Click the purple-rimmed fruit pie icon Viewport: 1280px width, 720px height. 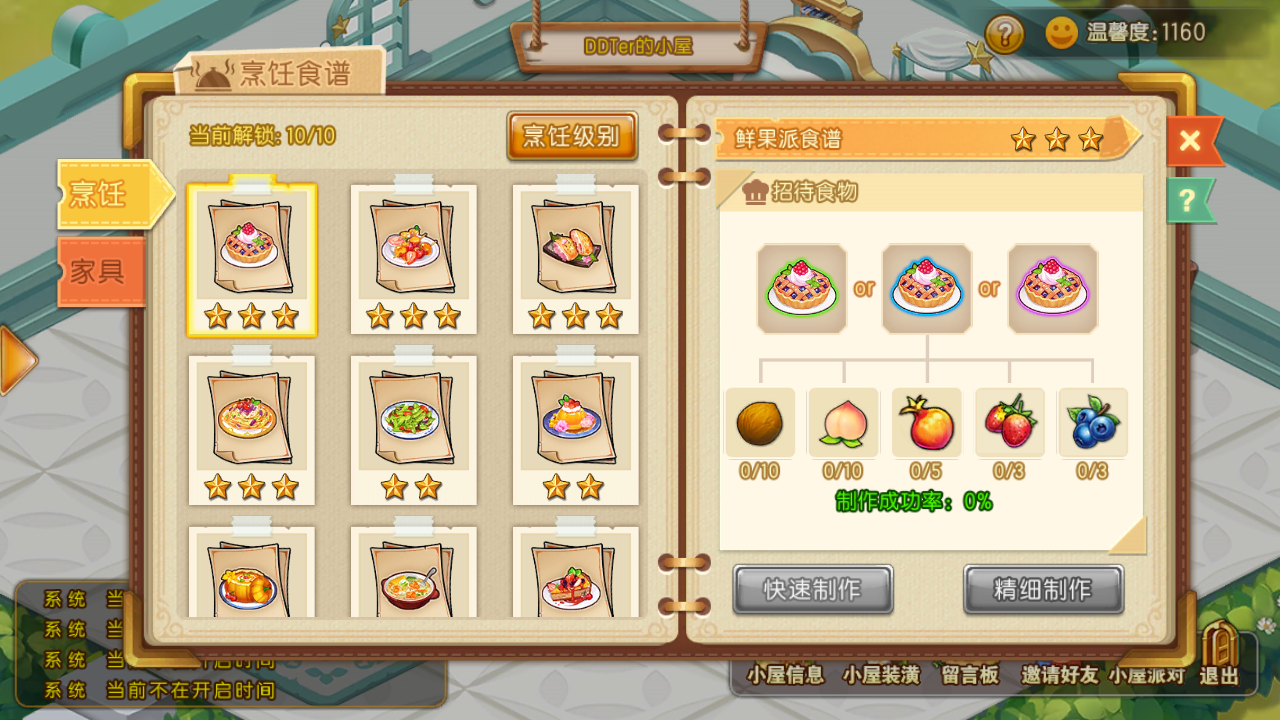pos(1051,287)
